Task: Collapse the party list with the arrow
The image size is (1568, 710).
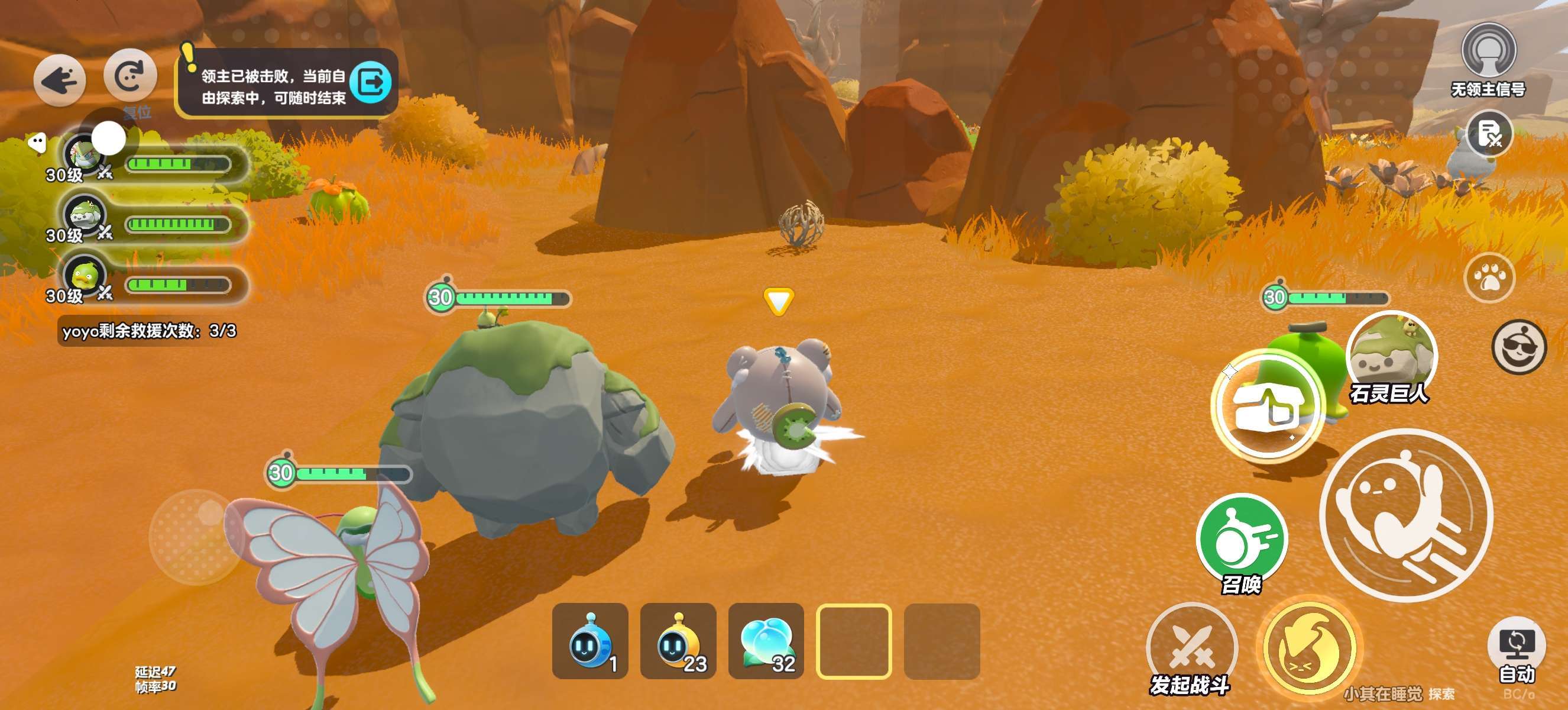Action: pos(37,143)
